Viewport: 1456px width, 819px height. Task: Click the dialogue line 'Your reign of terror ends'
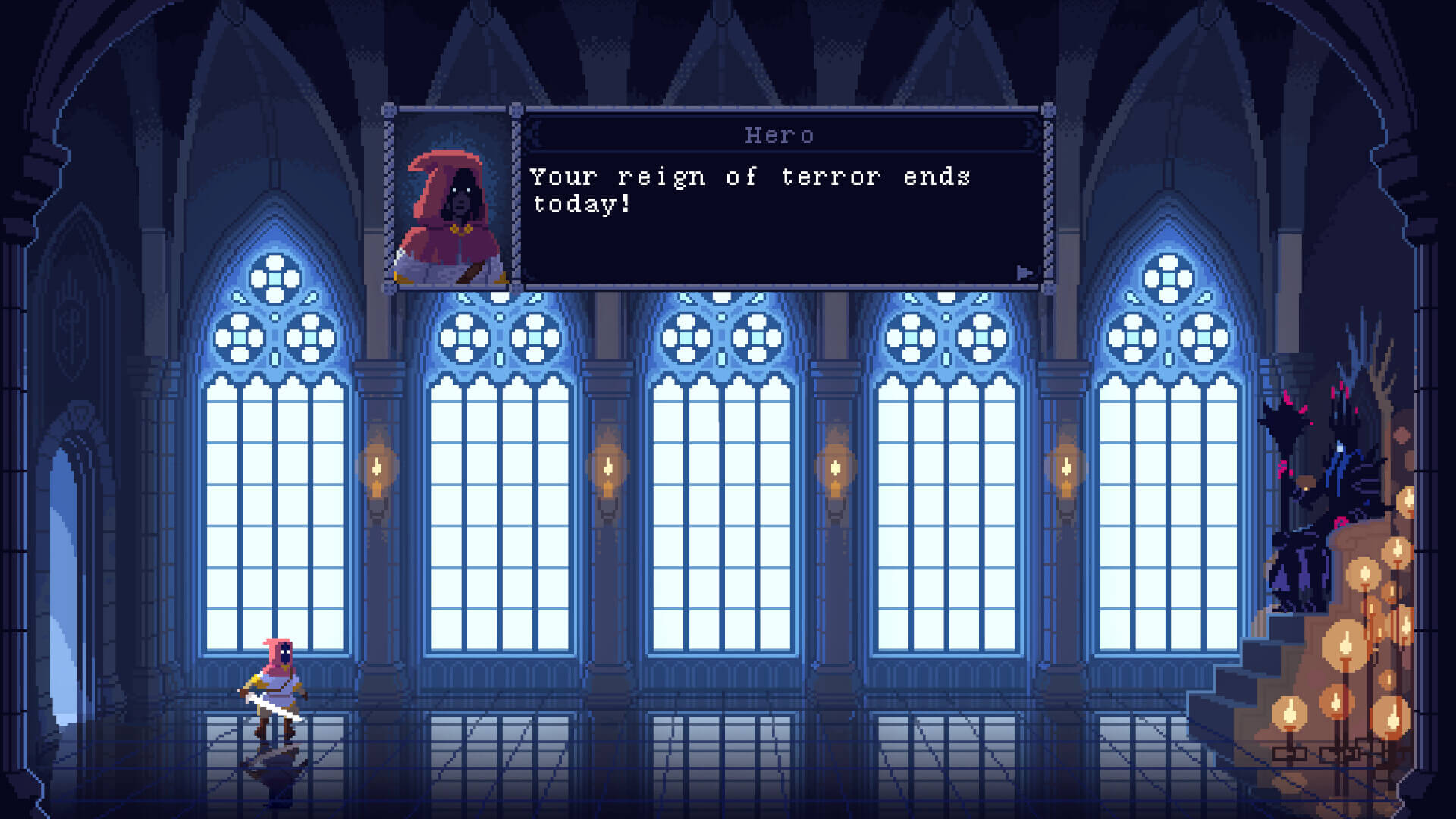tap(748, 177)
